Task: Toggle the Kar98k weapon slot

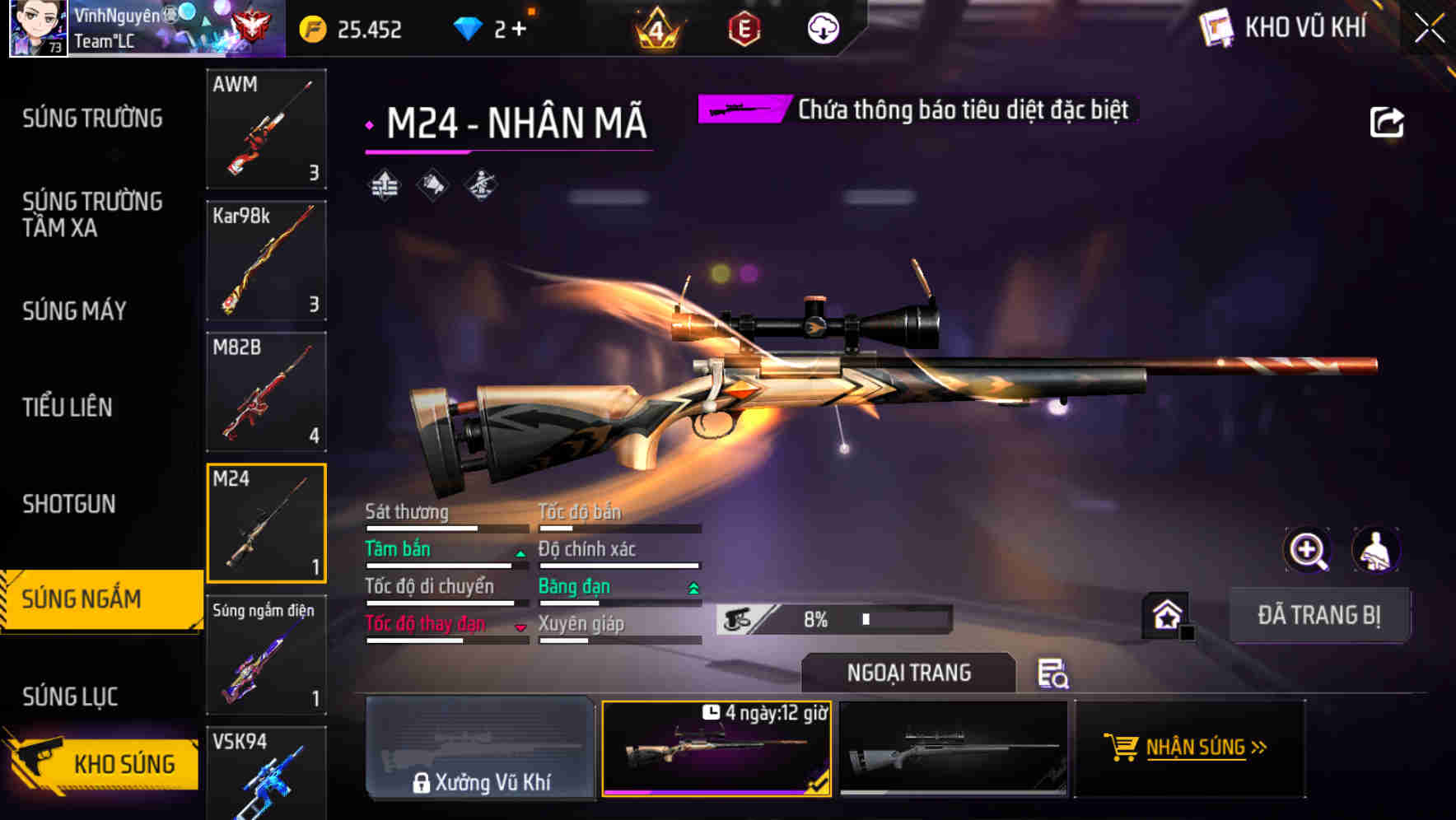Action: (266, 260)
